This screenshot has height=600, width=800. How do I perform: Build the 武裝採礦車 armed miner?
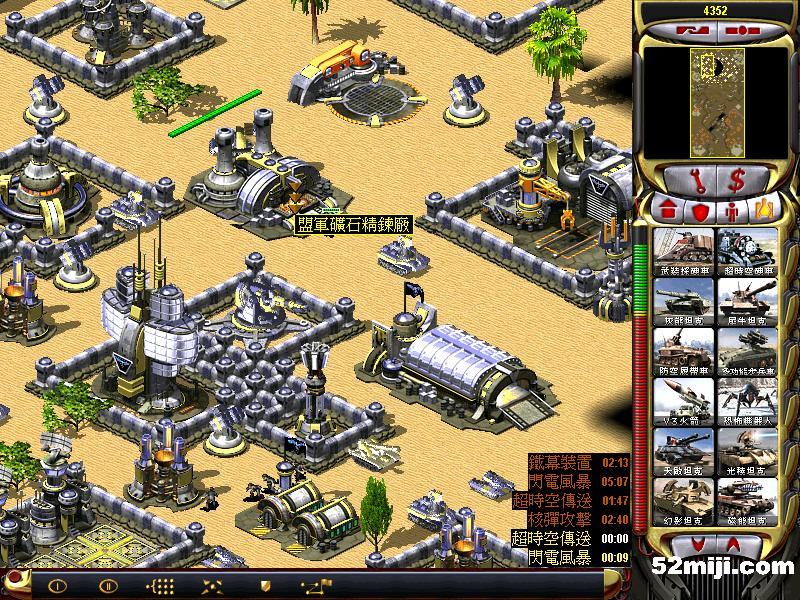pos(685,251)
